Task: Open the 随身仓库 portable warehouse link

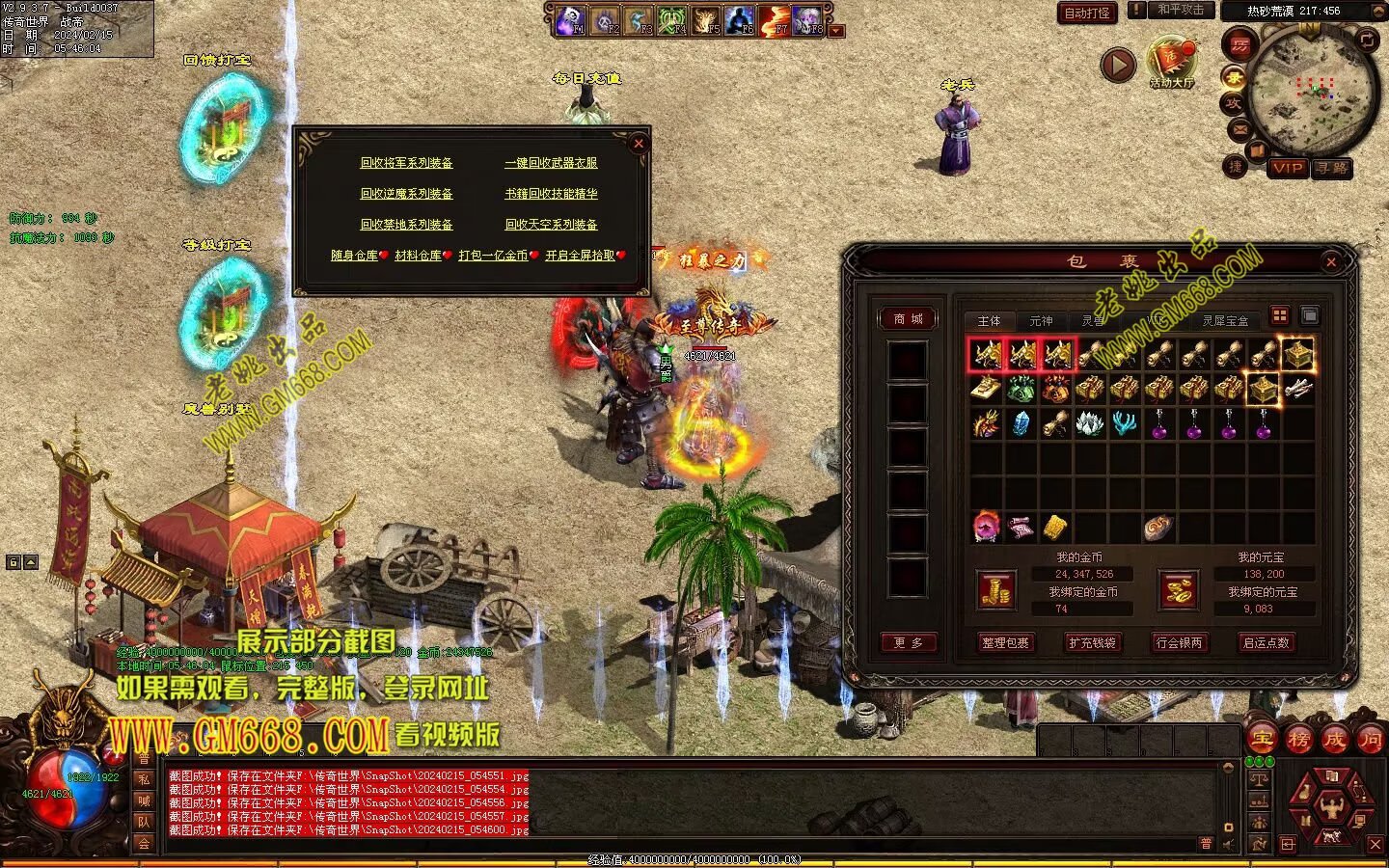Action: 354,256
